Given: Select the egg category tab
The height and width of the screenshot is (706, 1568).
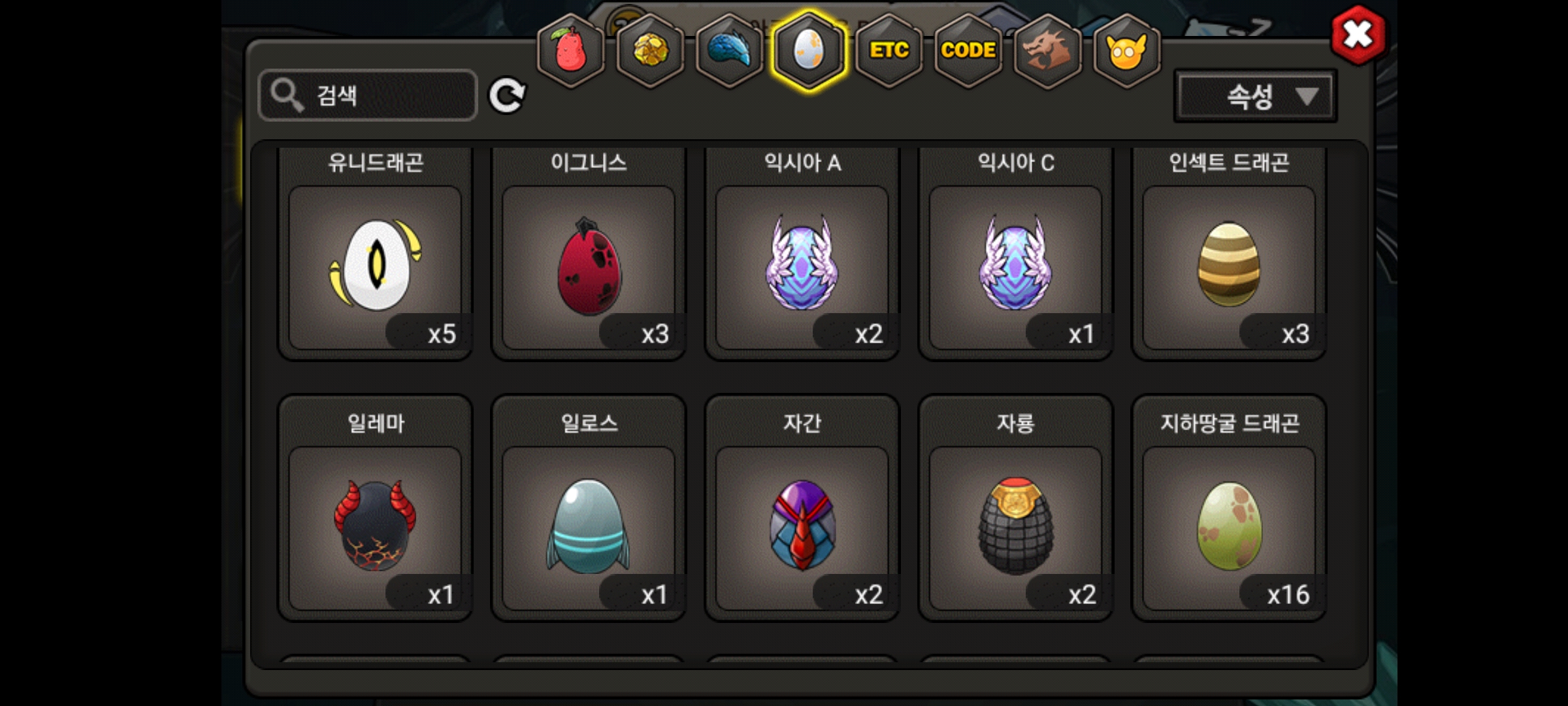Looking at the screenshot, I should [x=809, y=51].
